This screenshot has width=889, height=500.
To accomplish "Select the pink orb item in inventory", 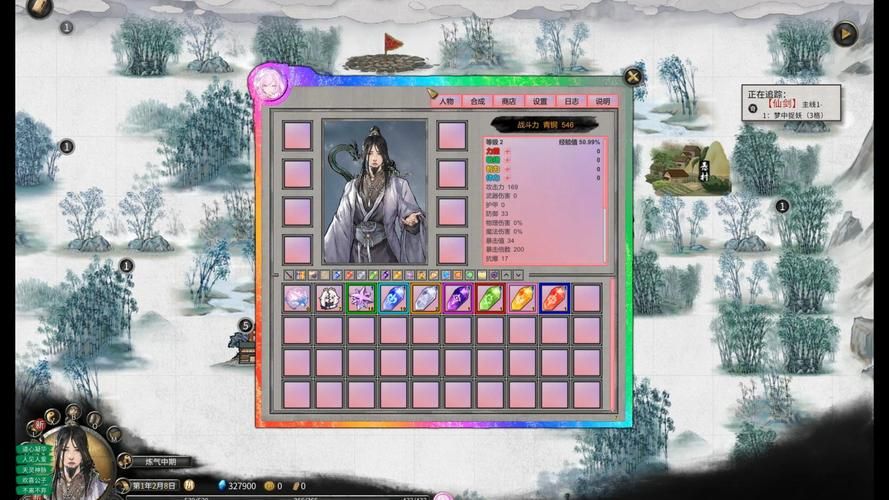I will coord(297,298).
